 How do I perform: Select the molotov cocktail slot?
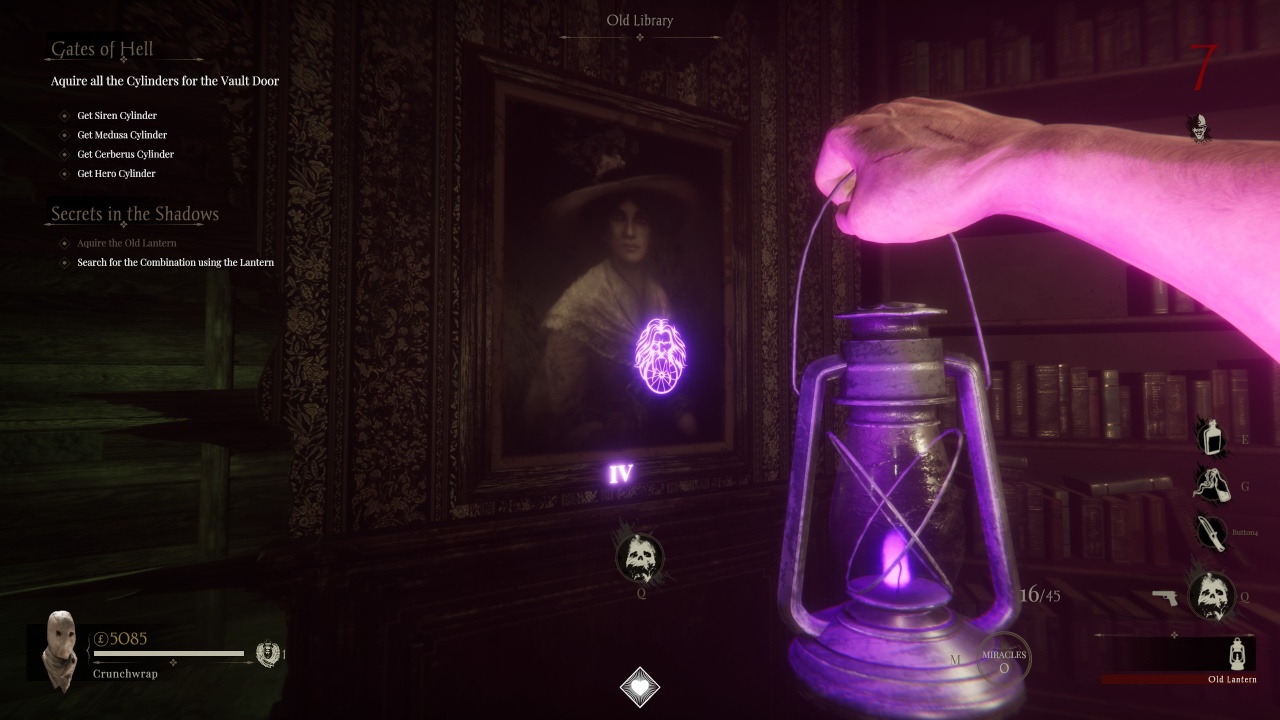tap(1212, 485)
